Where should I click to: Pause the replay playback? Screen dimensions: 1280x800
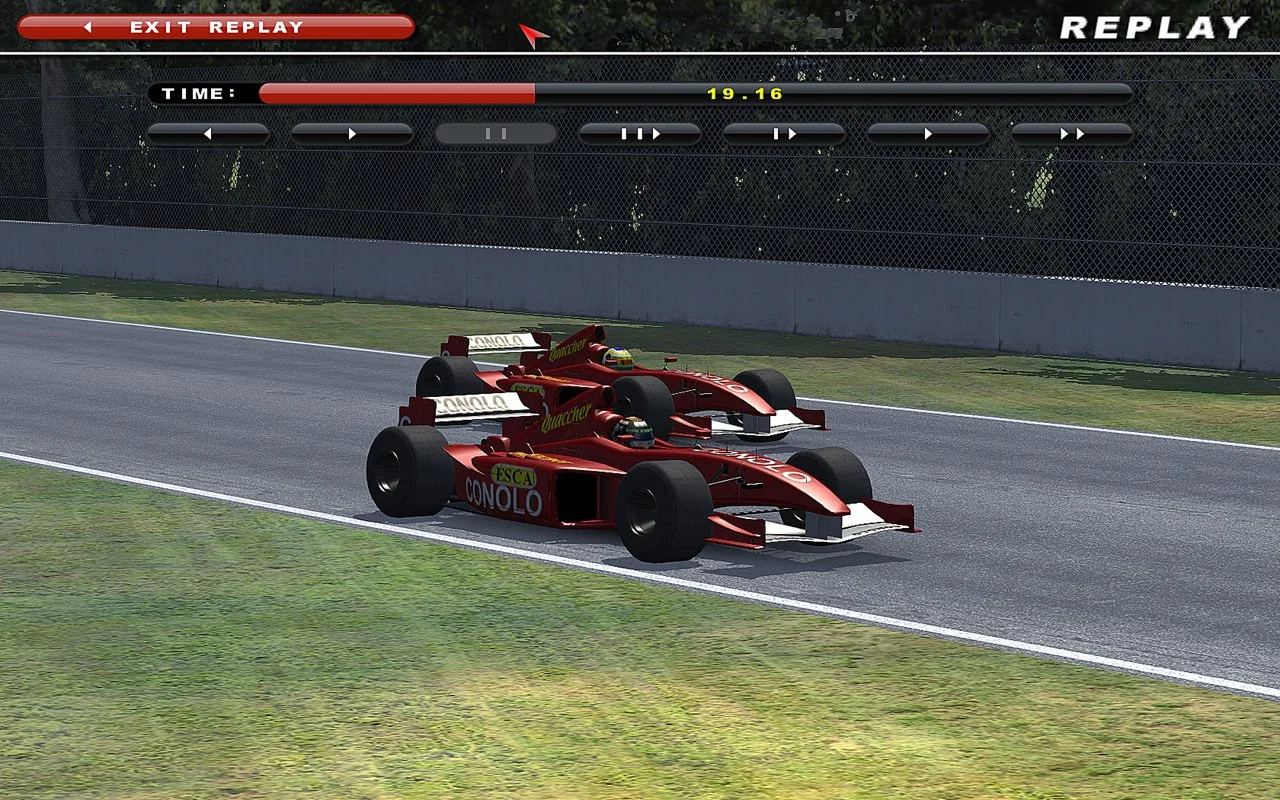[x=496, y=132]
